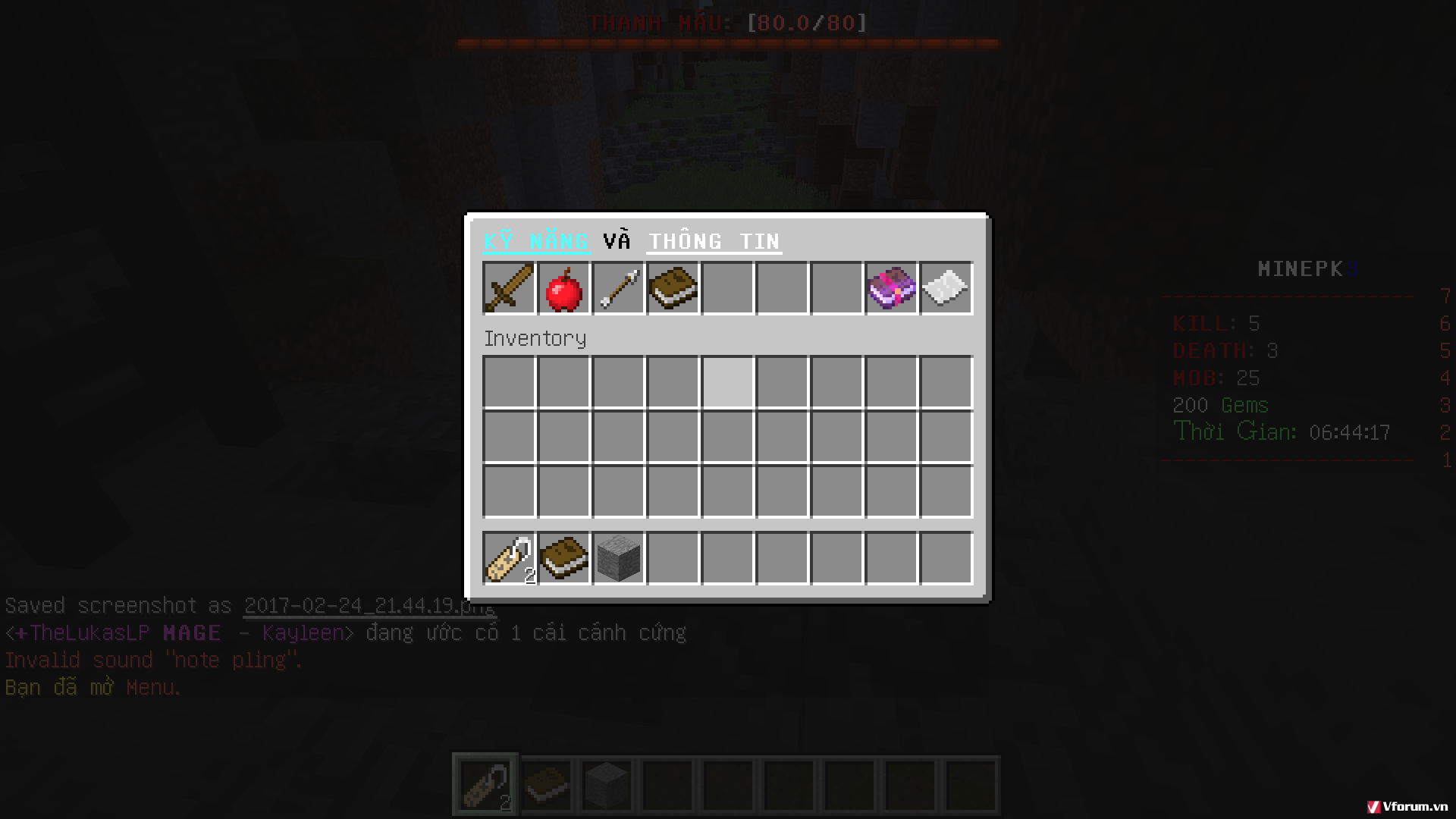Switch to the KỸ NĂNG tab
The width and height of the screenshot is (1456, 819).
(x=535, y=240)
